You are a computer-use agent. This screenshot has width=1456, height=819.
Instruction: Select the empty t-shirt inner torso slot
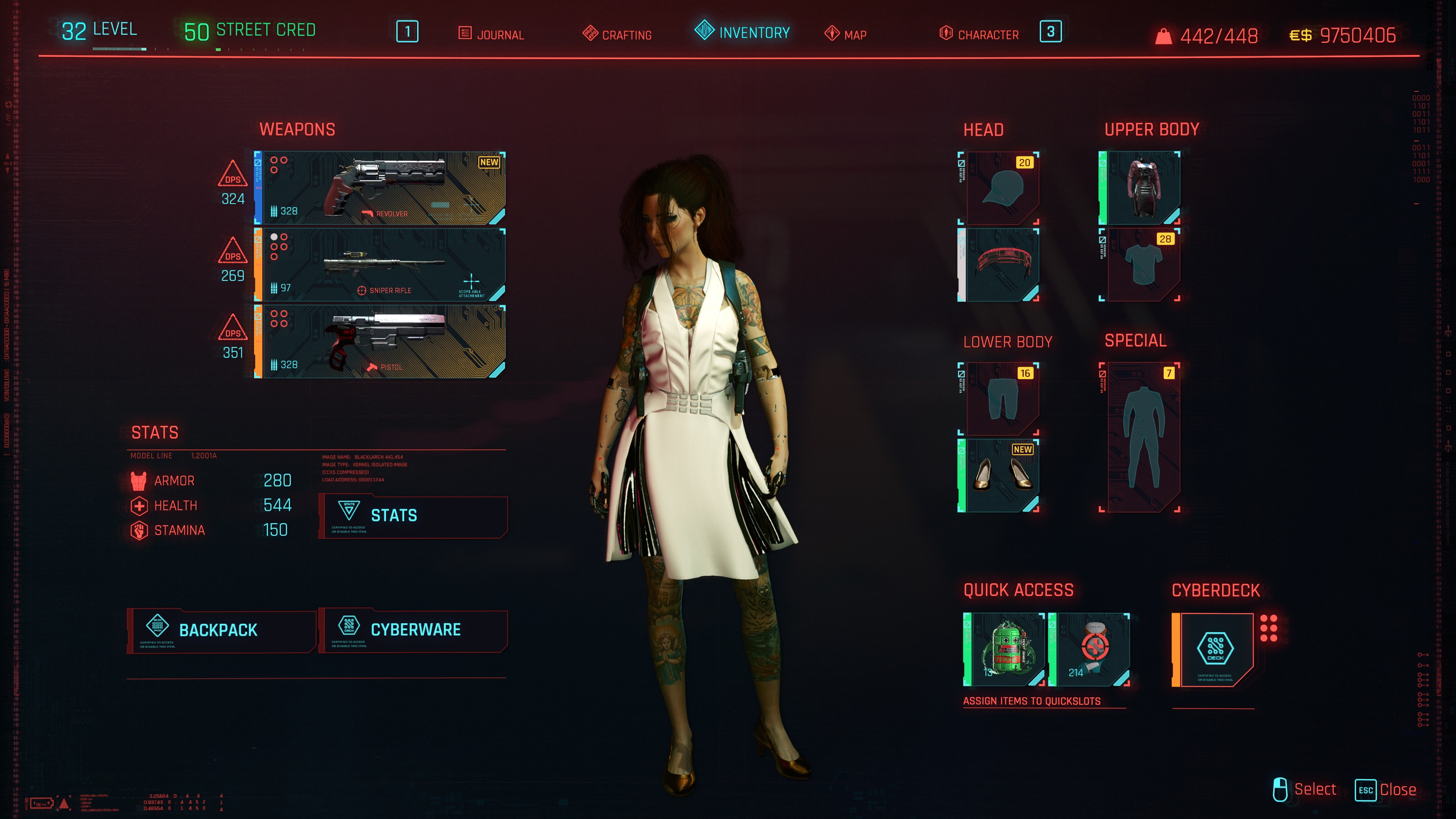1140,265
